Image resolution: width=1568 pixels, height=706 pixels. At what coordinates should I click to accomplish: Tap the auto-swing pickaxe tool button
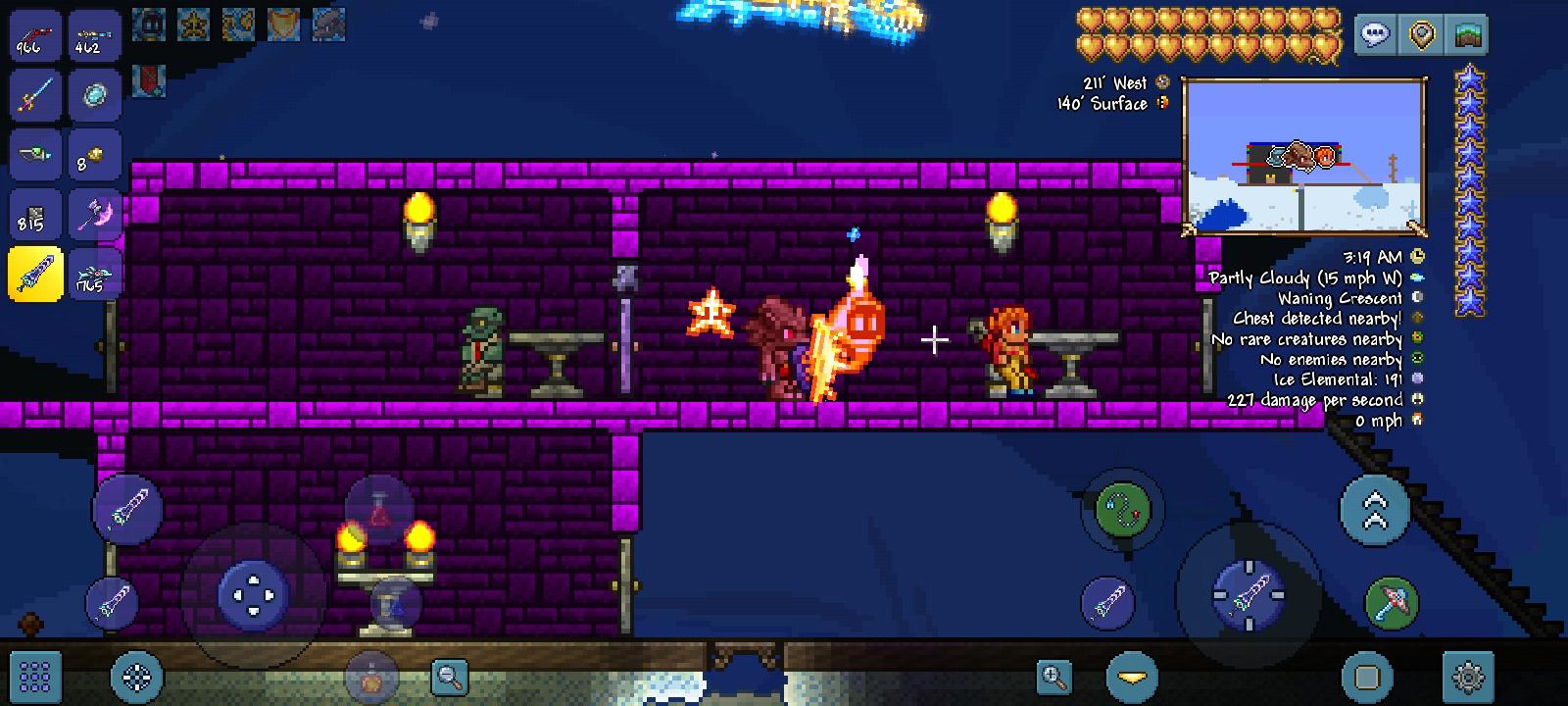pyautogui.click(x=1390, y=602)
